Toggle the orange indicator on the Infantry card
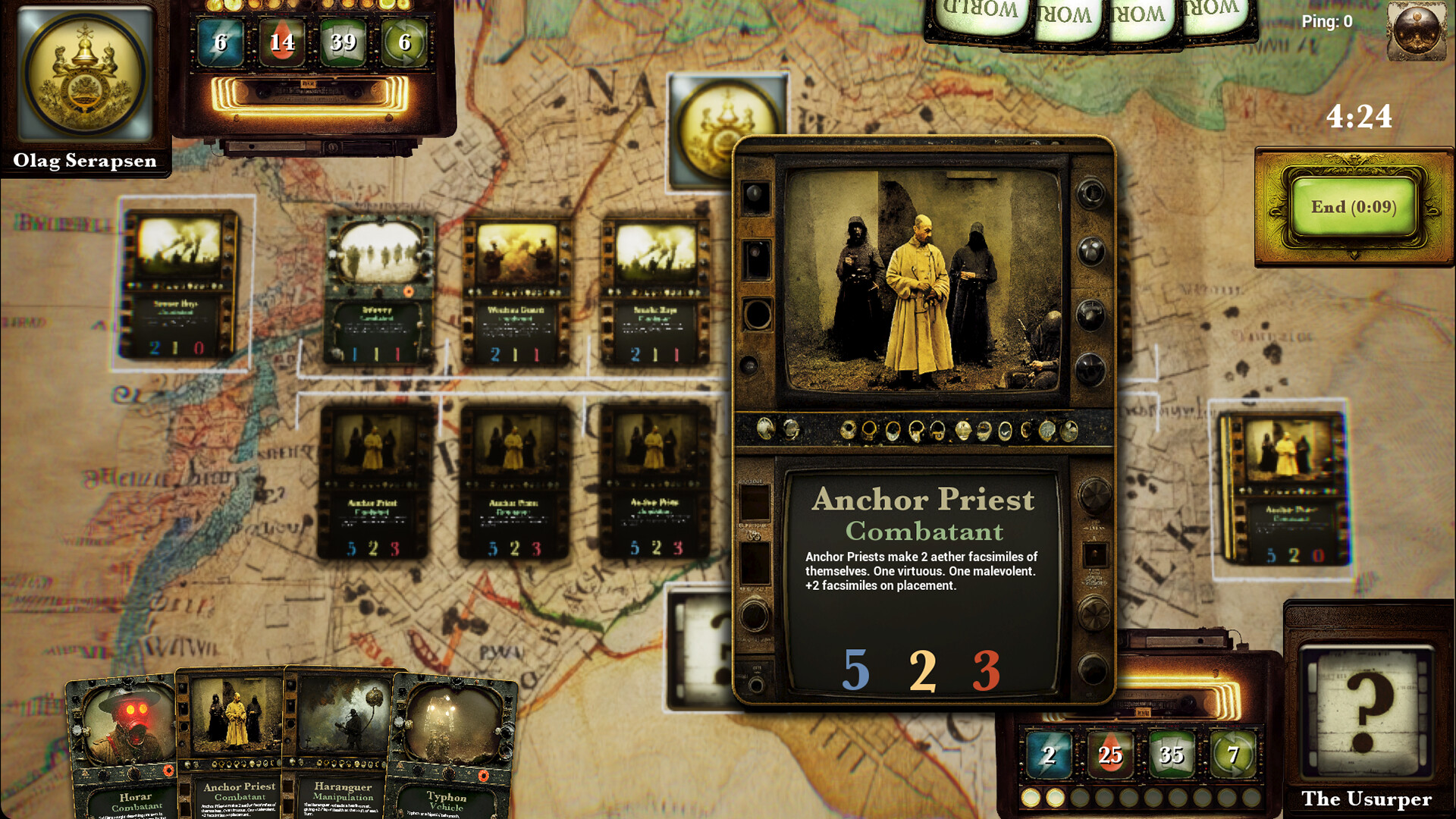Viewport: 1456px width, 819px height. pyautogui.click(x=407, y=290)
